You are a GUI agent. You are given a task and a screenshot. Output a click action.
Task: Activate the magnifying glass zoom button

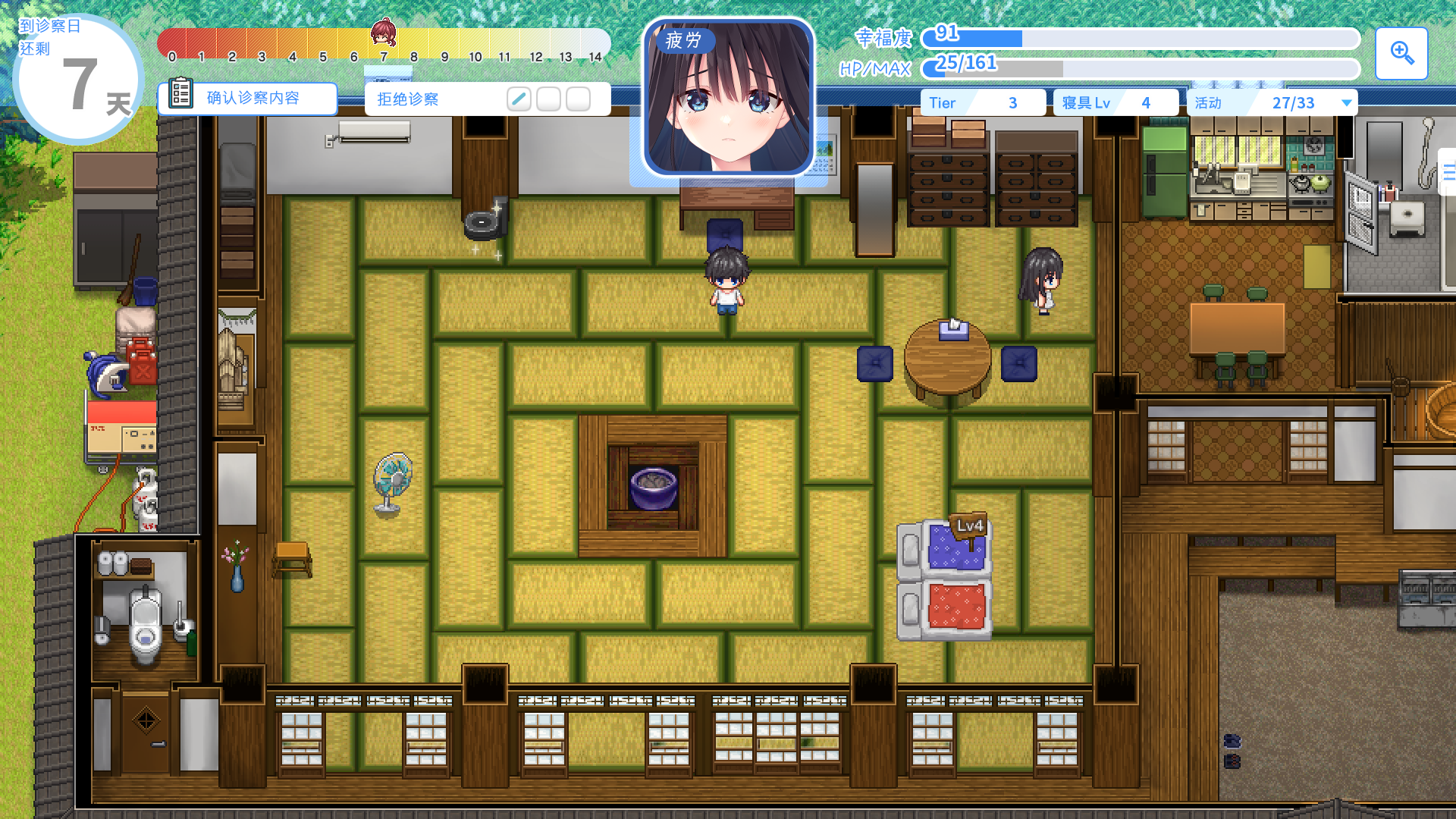tap(1401, 54)
